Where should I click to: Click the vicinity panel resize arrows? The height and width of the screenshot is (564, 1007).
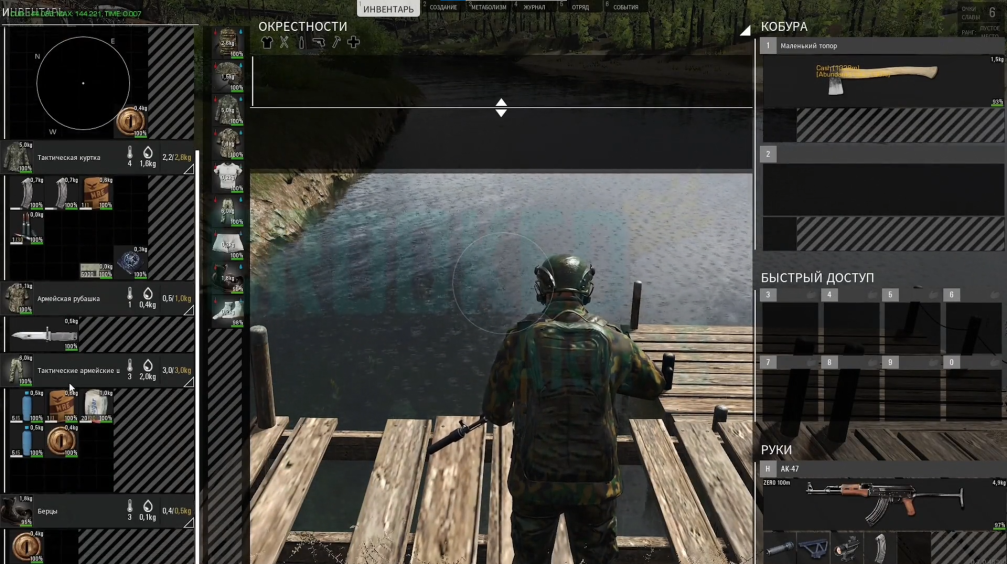click(x=501, y=107)
